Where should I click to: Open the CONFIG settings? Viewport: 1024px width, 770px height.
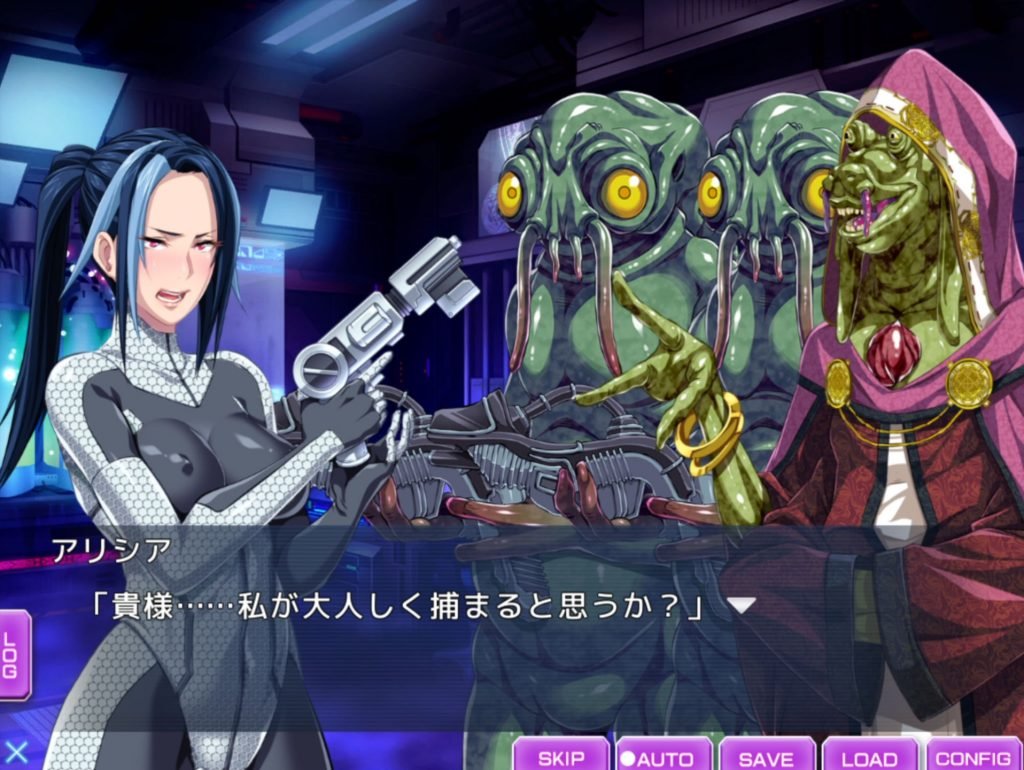973,757
